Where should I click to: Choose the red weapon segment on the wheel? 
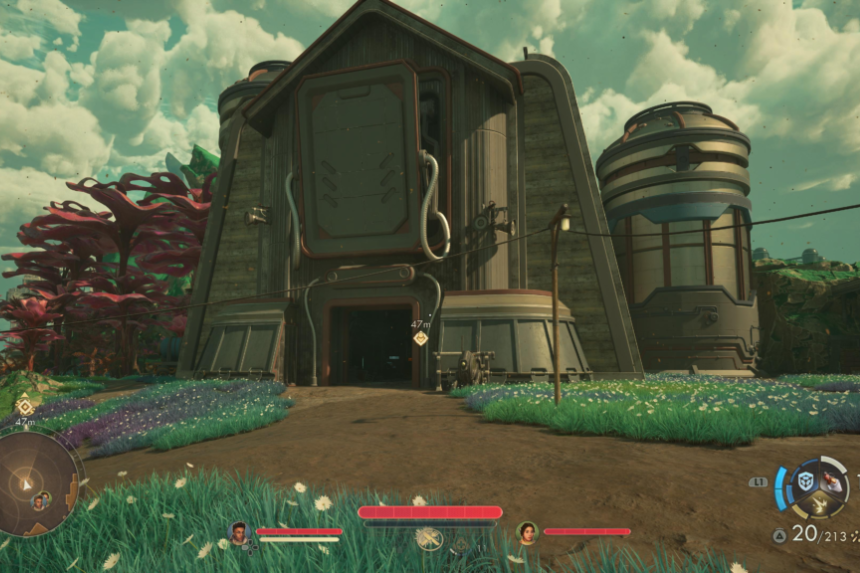(833, 482)
